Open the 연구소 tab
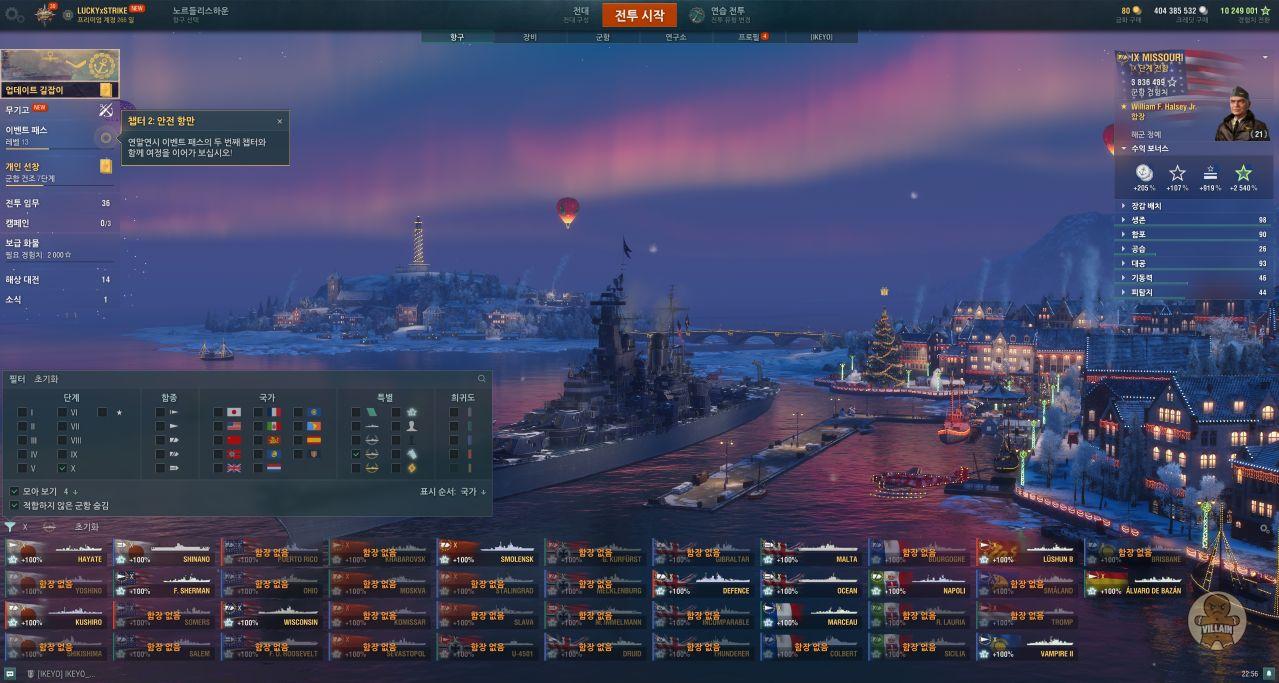The width and height of the screenshot is (1279, 683). click(x=676, y=37)
